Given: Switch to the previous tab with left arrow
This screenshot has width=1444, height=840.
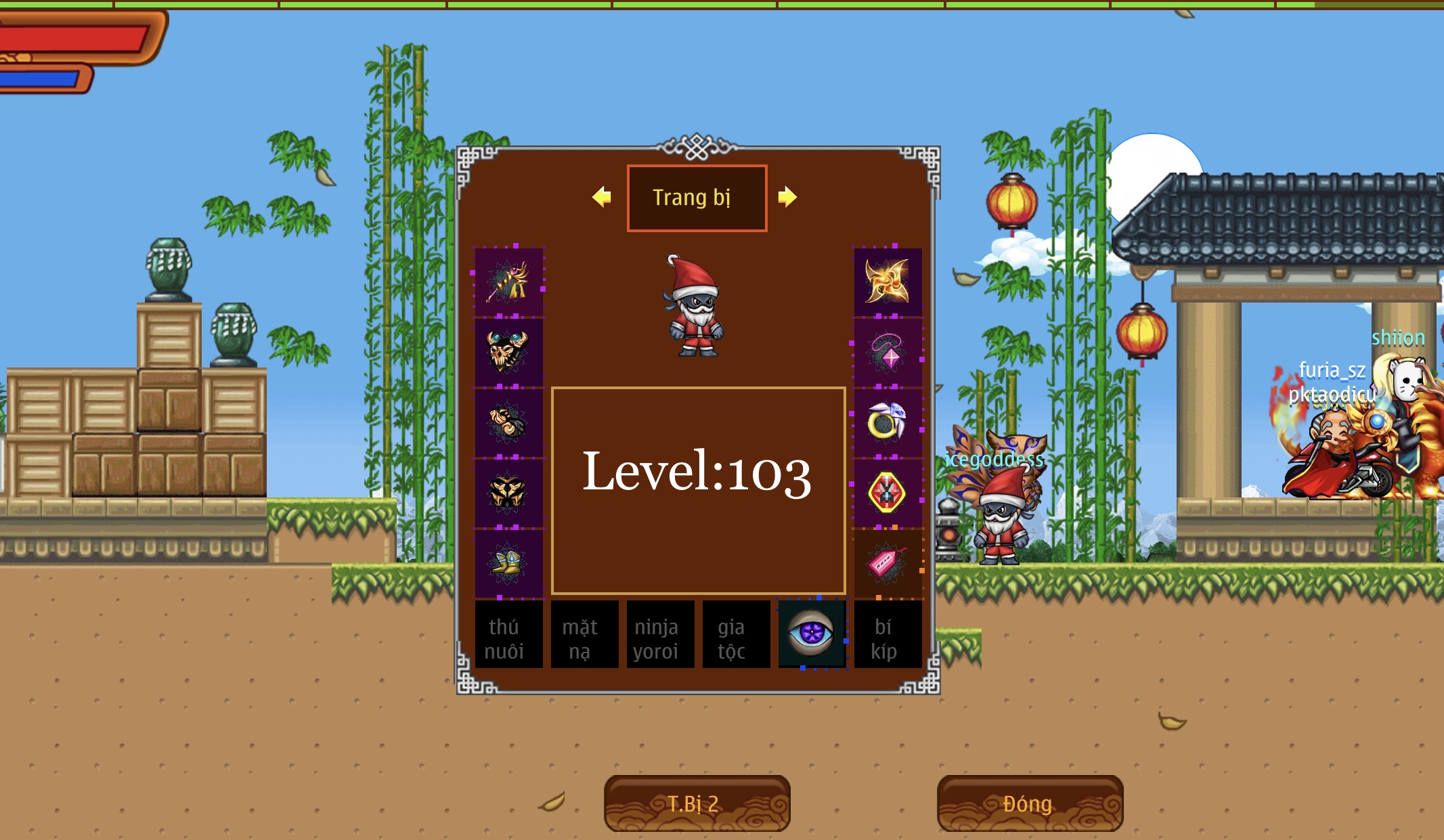Looking at the screenshot, I should [601, 197].
